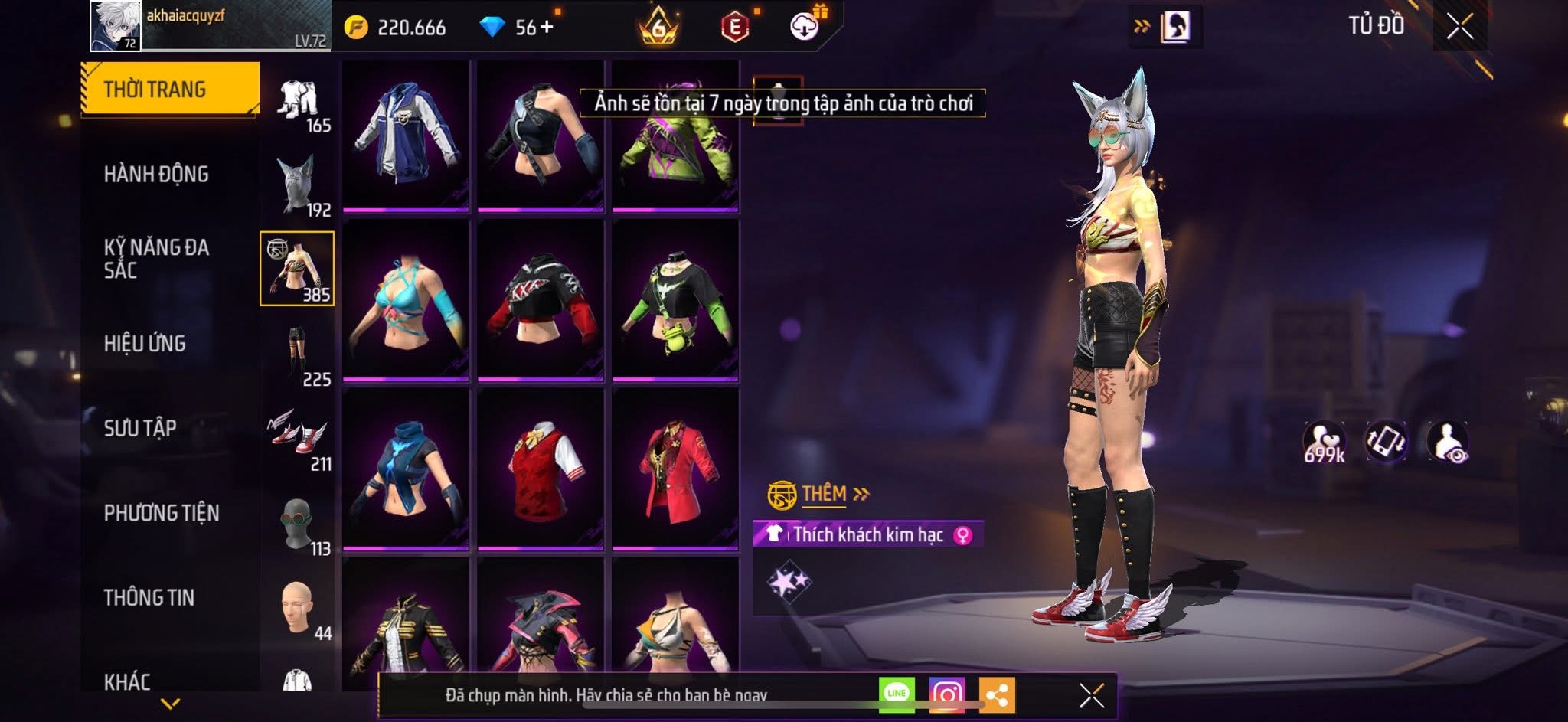Pick the blue and white jacket
1568x722 pixels.
click(406, 134)
